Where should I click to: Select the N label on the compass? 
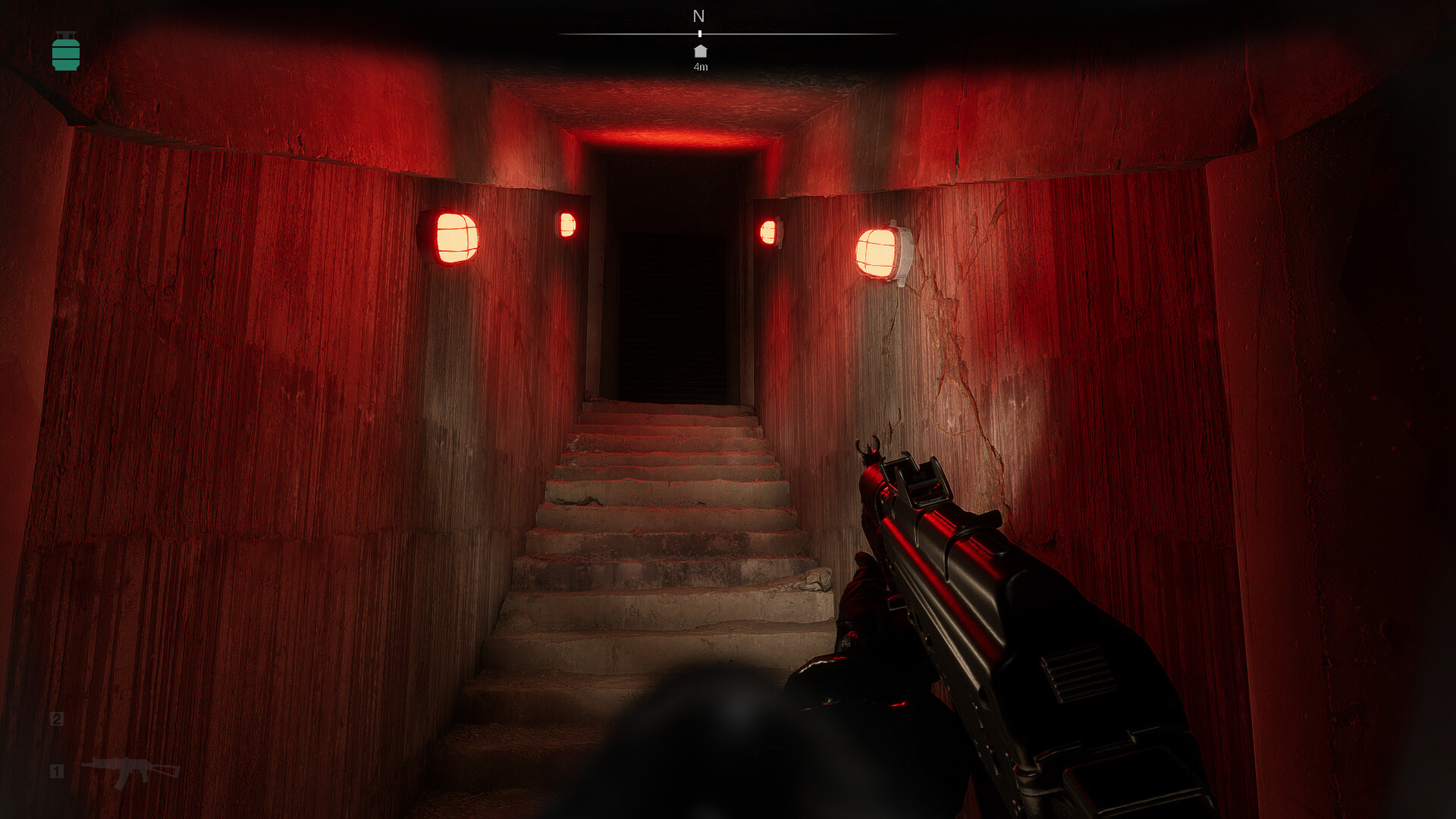click(x=699, y=16)
